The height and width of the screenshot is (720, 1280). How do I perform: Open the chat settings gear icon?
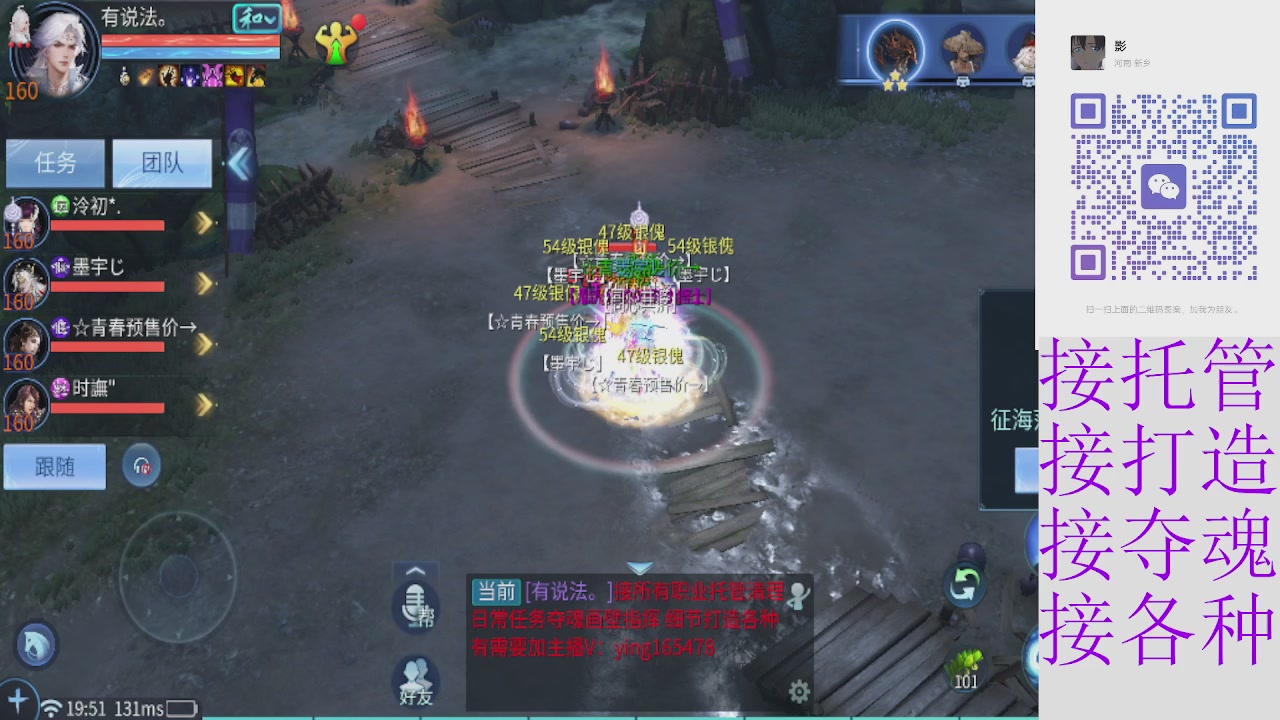coord(798,690)
